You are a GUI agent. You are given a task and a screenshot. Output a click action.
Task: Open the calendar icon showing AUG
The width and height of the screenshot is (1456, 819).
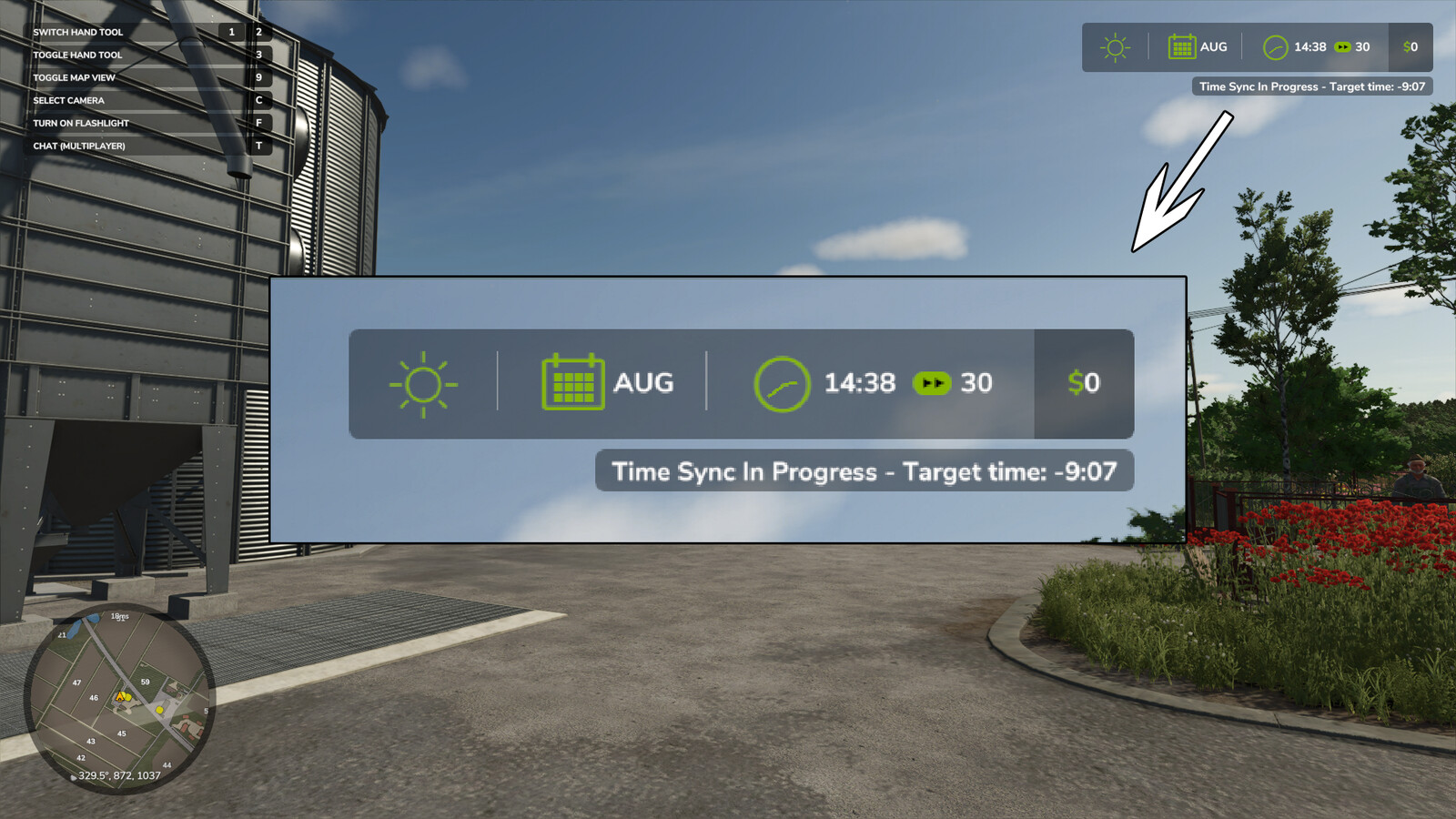(x=573, y=382)
